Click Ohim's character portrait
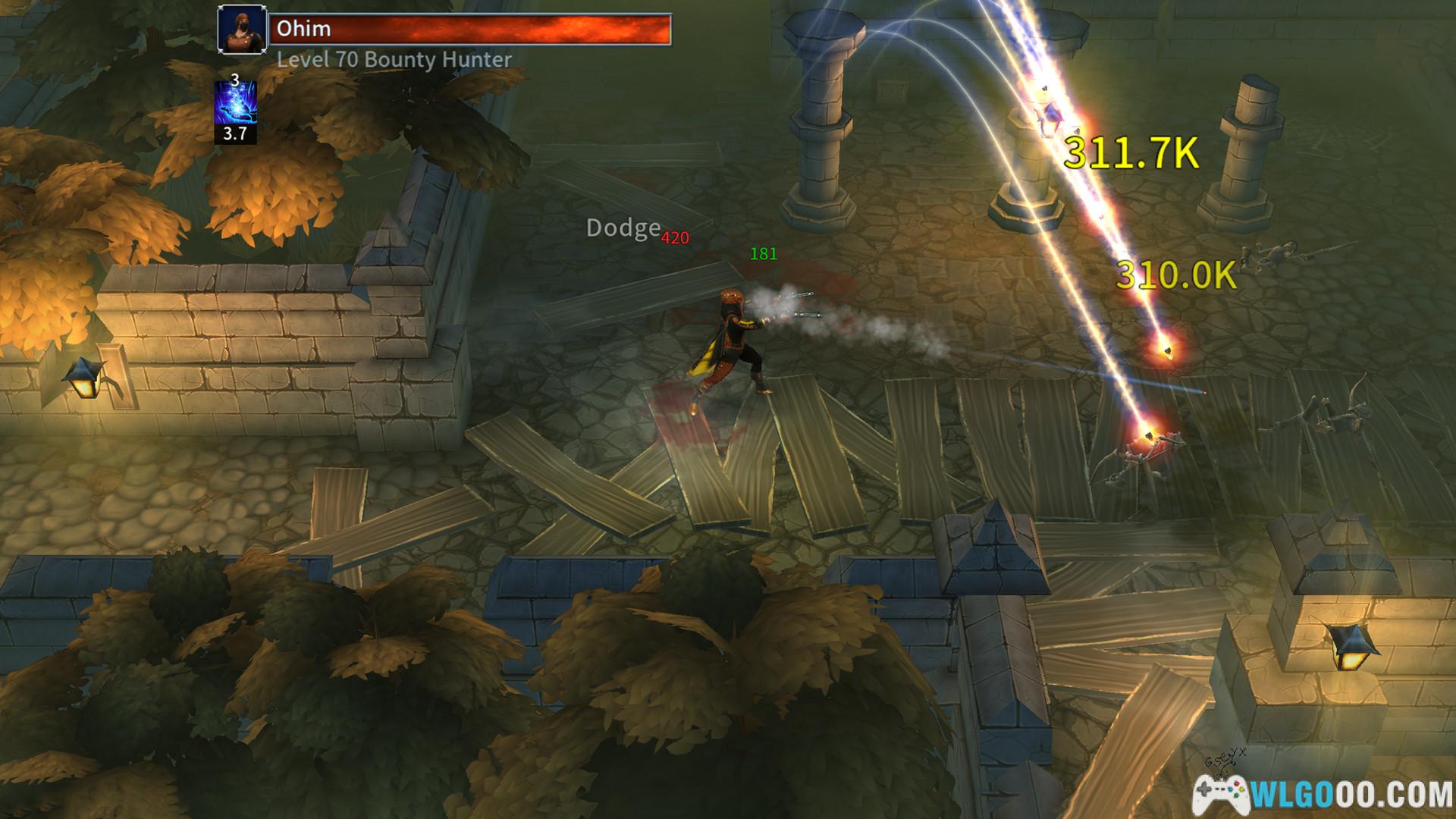The width and height of the screenshot is (1456, 819). pos(242,30)
